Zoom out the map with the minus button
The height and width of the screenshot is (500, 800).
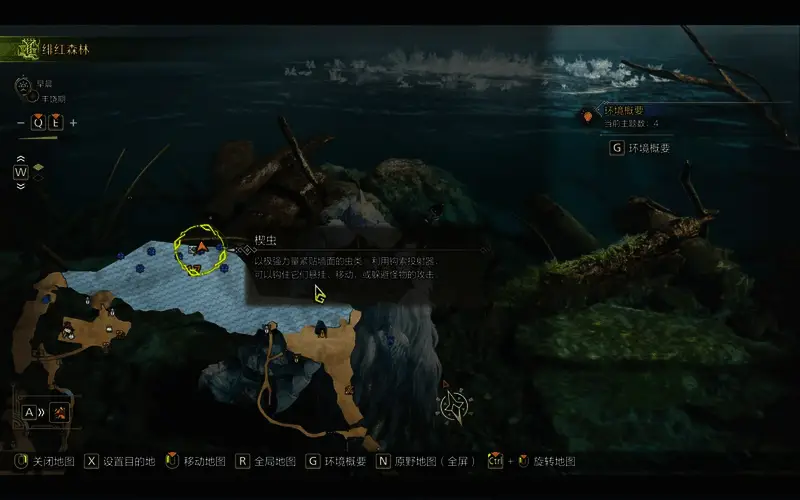21,123
